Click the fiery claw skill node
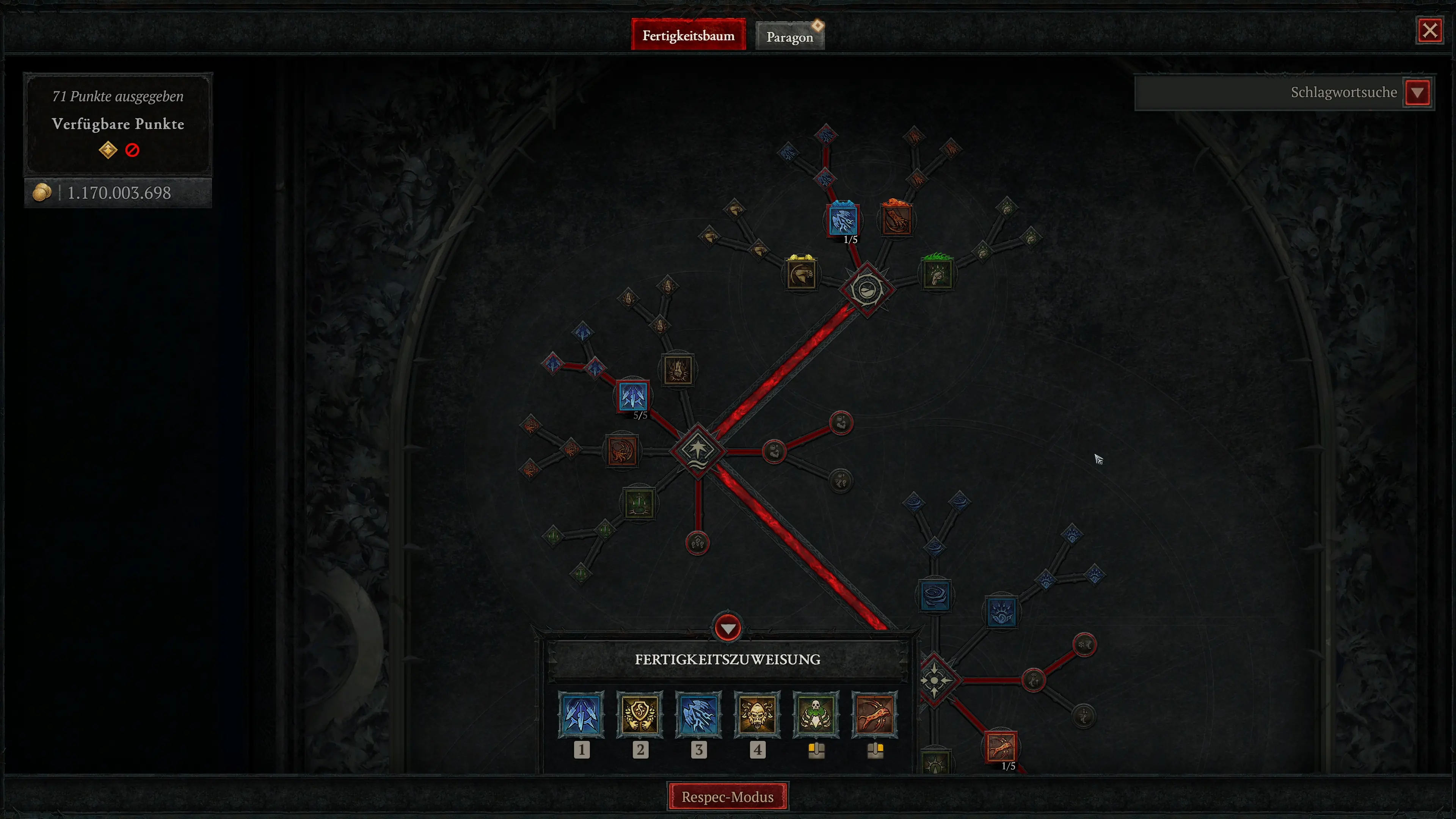Viewport: 1456px width, 819px height. coord(622,452)
